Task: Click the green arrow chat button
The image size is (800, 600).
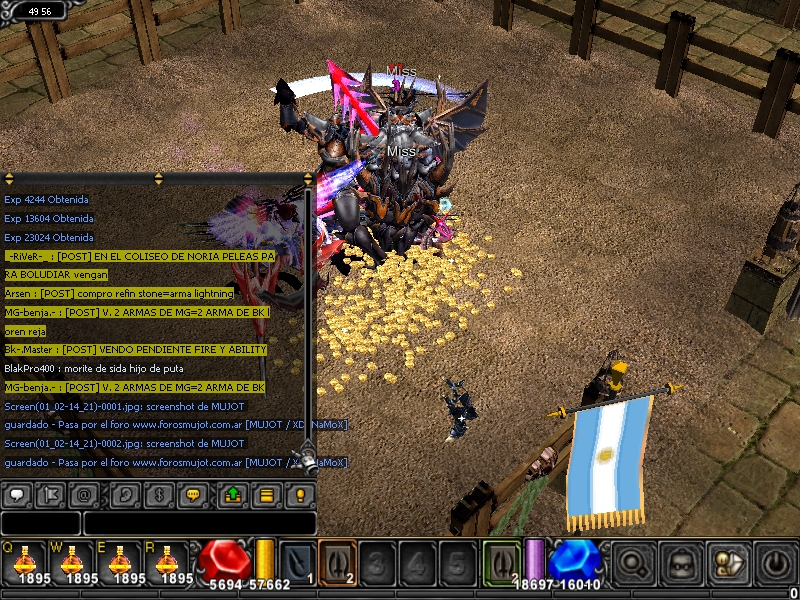Action: pos(233,494)
